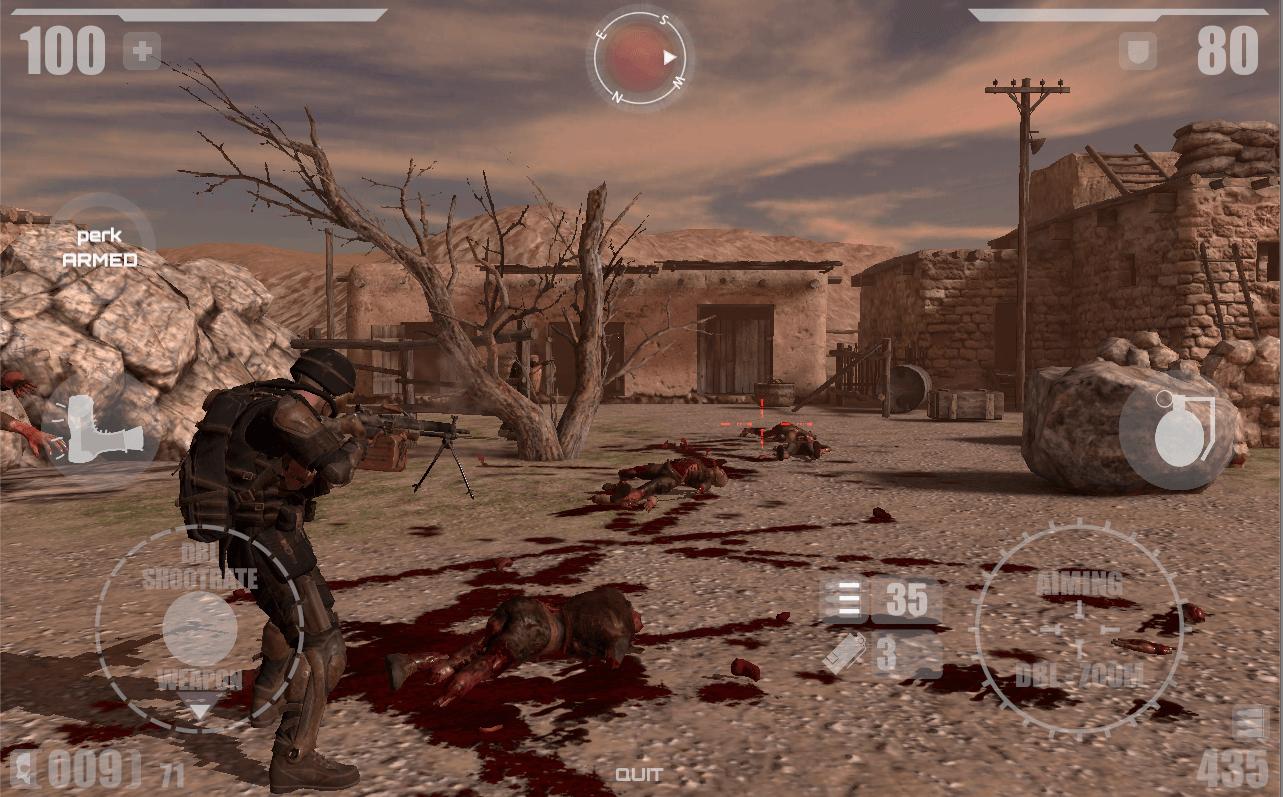
Task: Tap the center knob of the shoot rate joystick
Action: (200, 629)
